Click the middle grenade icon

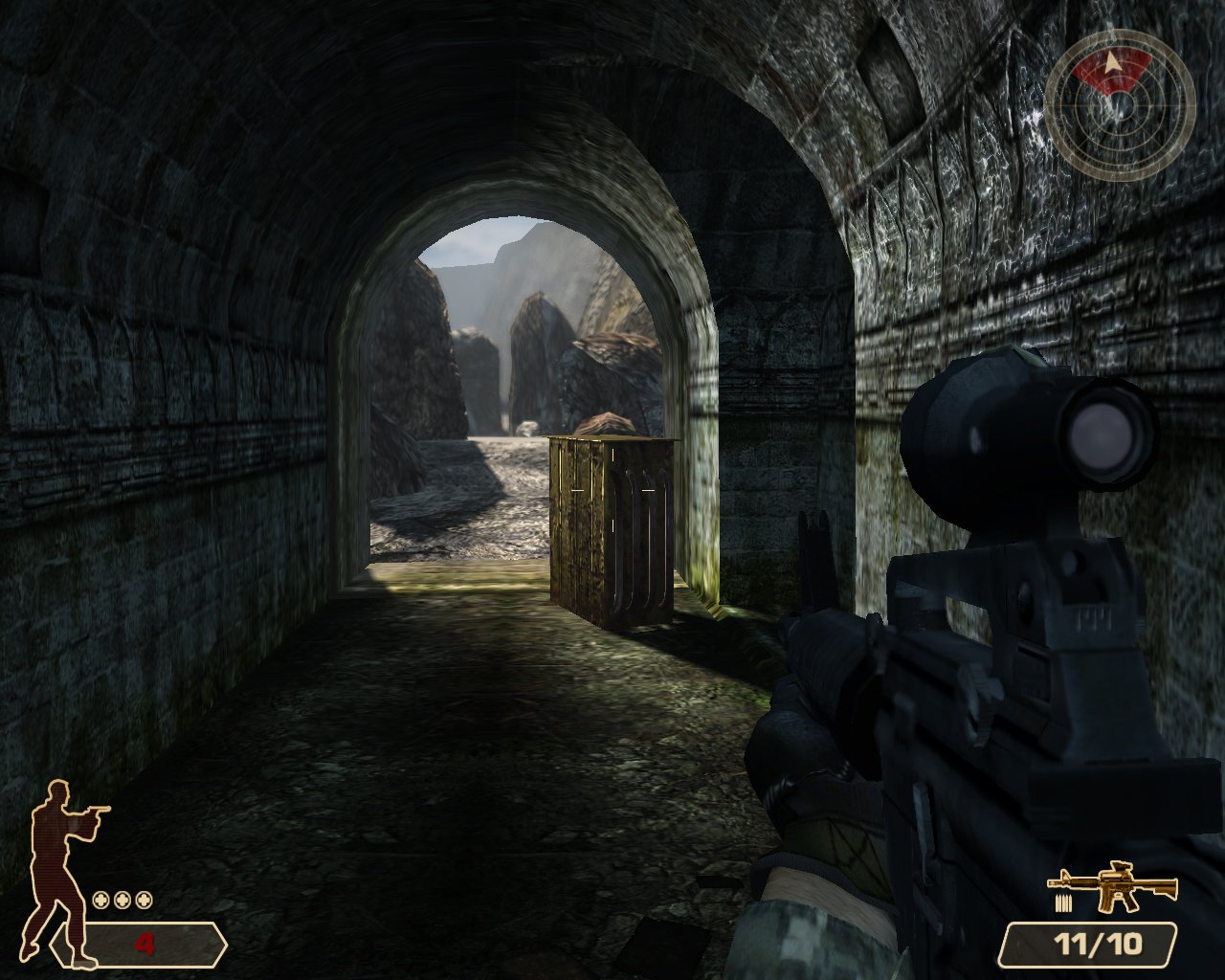click(122, 899)
